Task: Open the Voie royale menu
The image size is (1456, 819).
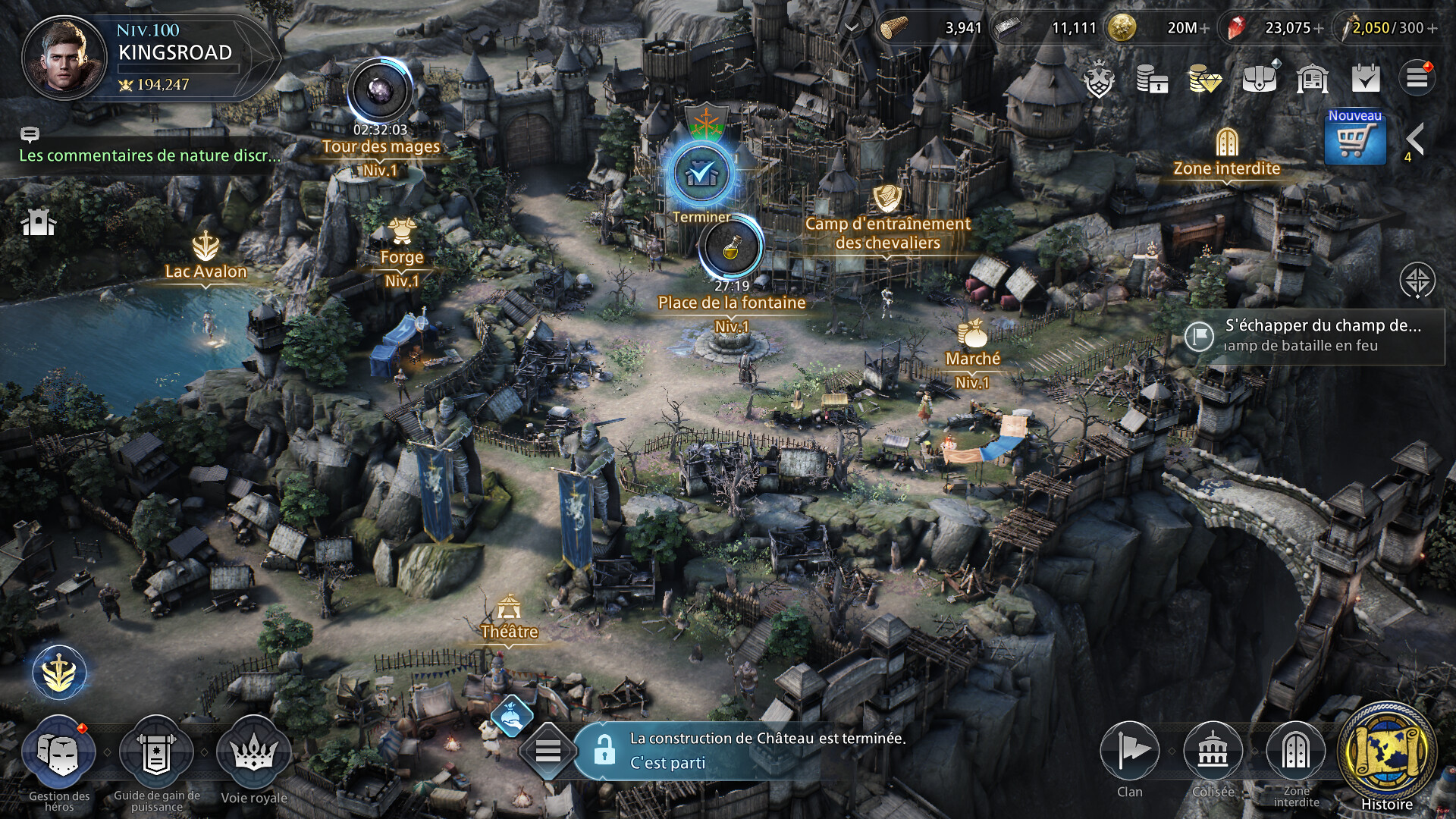Action: coord(253,754)
